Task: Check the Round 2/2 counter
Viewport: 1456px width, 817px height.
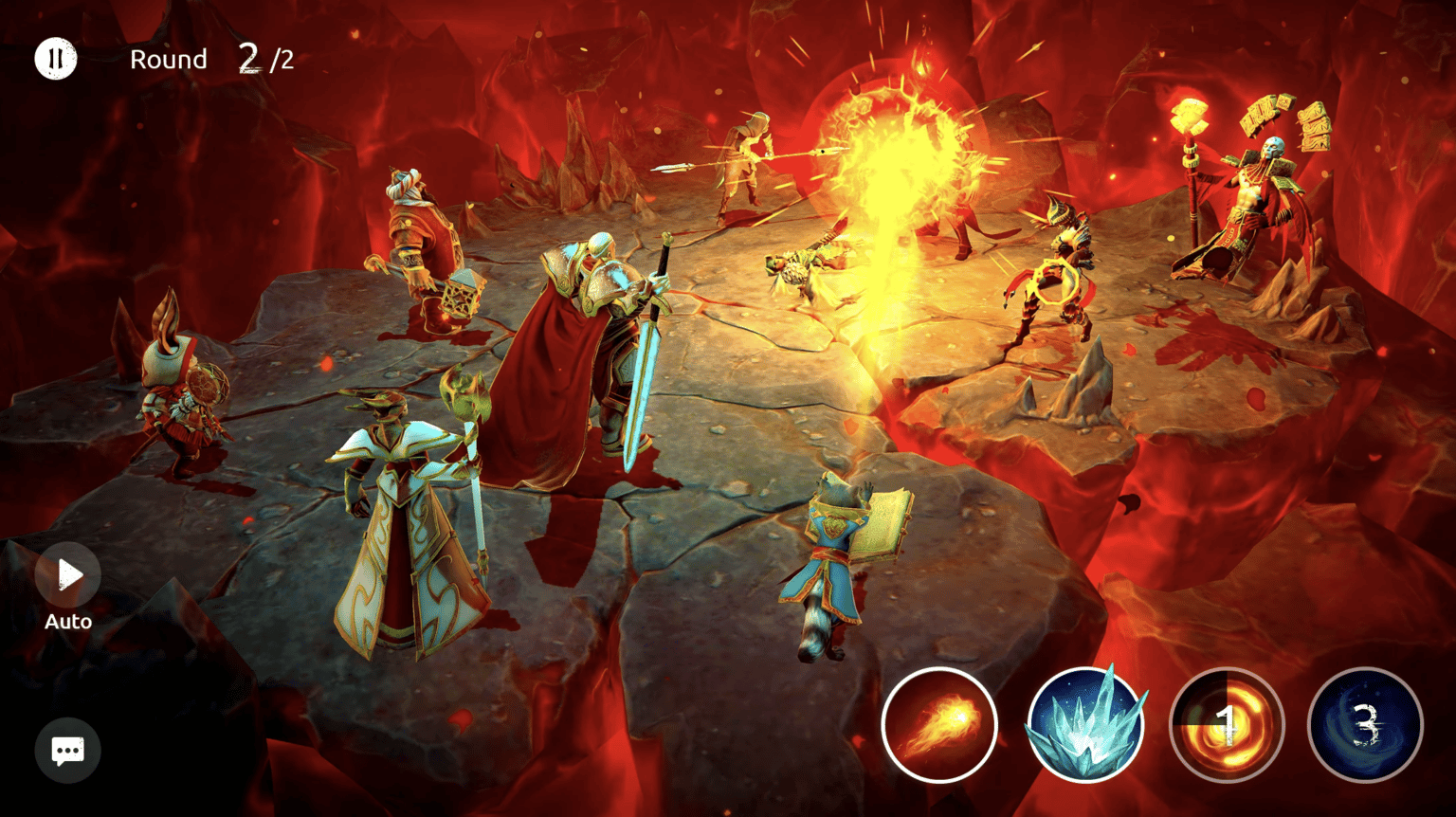Action: click(x=210, y=59)
